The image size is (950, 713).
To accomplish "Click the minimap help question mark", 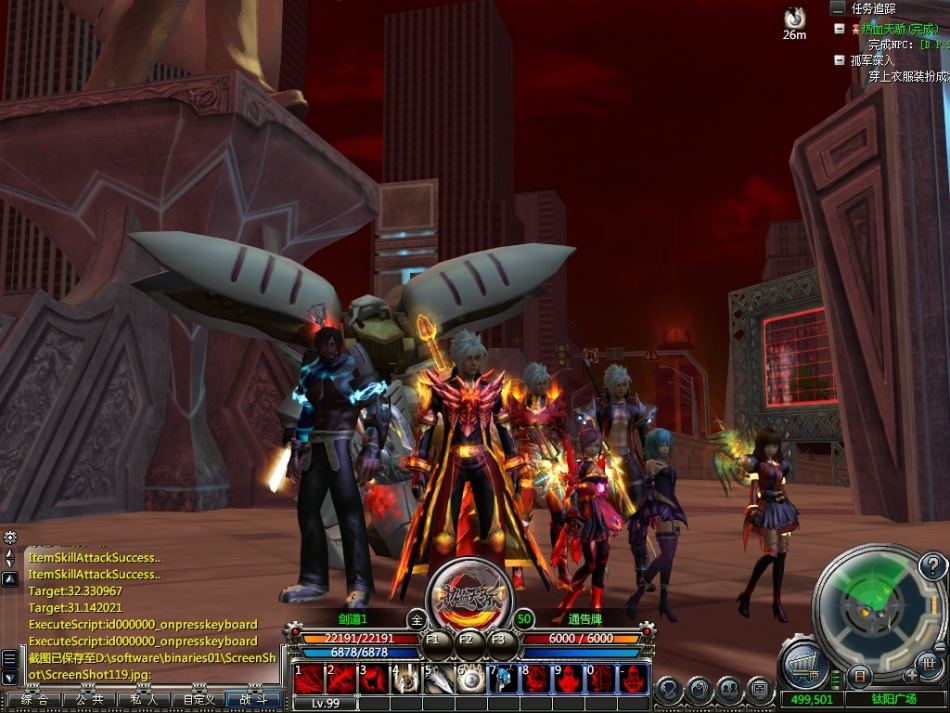I will pyautogui.click(x=932, y=568).
